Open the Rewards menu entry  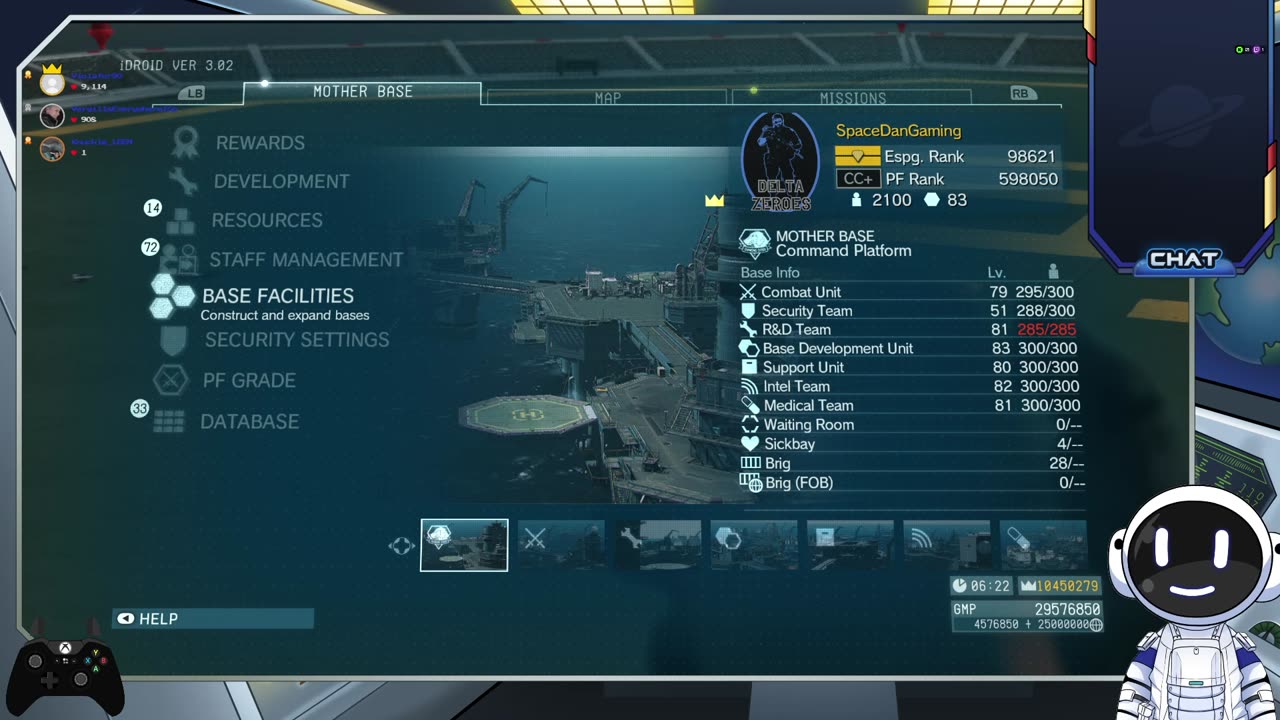click(260, 143)
